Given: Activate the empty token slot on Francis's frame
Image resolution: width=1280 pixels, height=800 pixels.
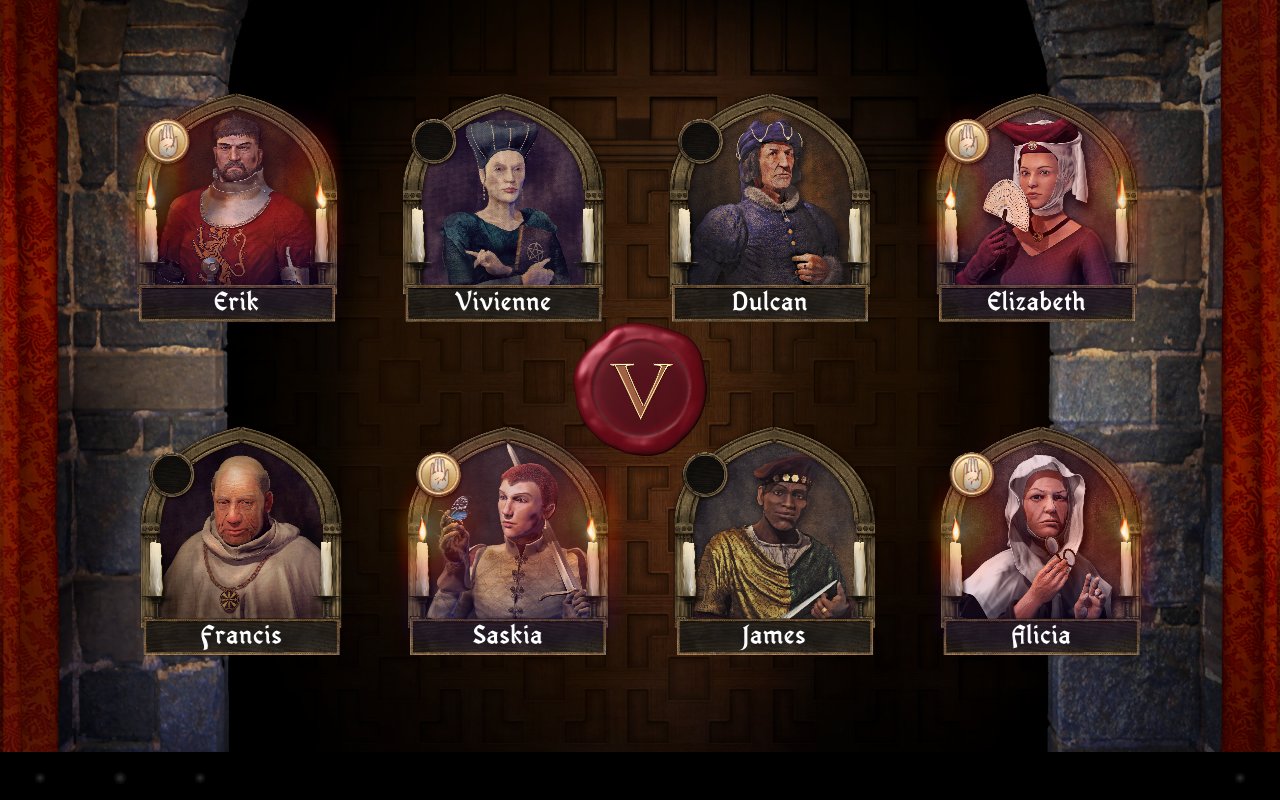Looking at the screenshot, I should [171, 474].
